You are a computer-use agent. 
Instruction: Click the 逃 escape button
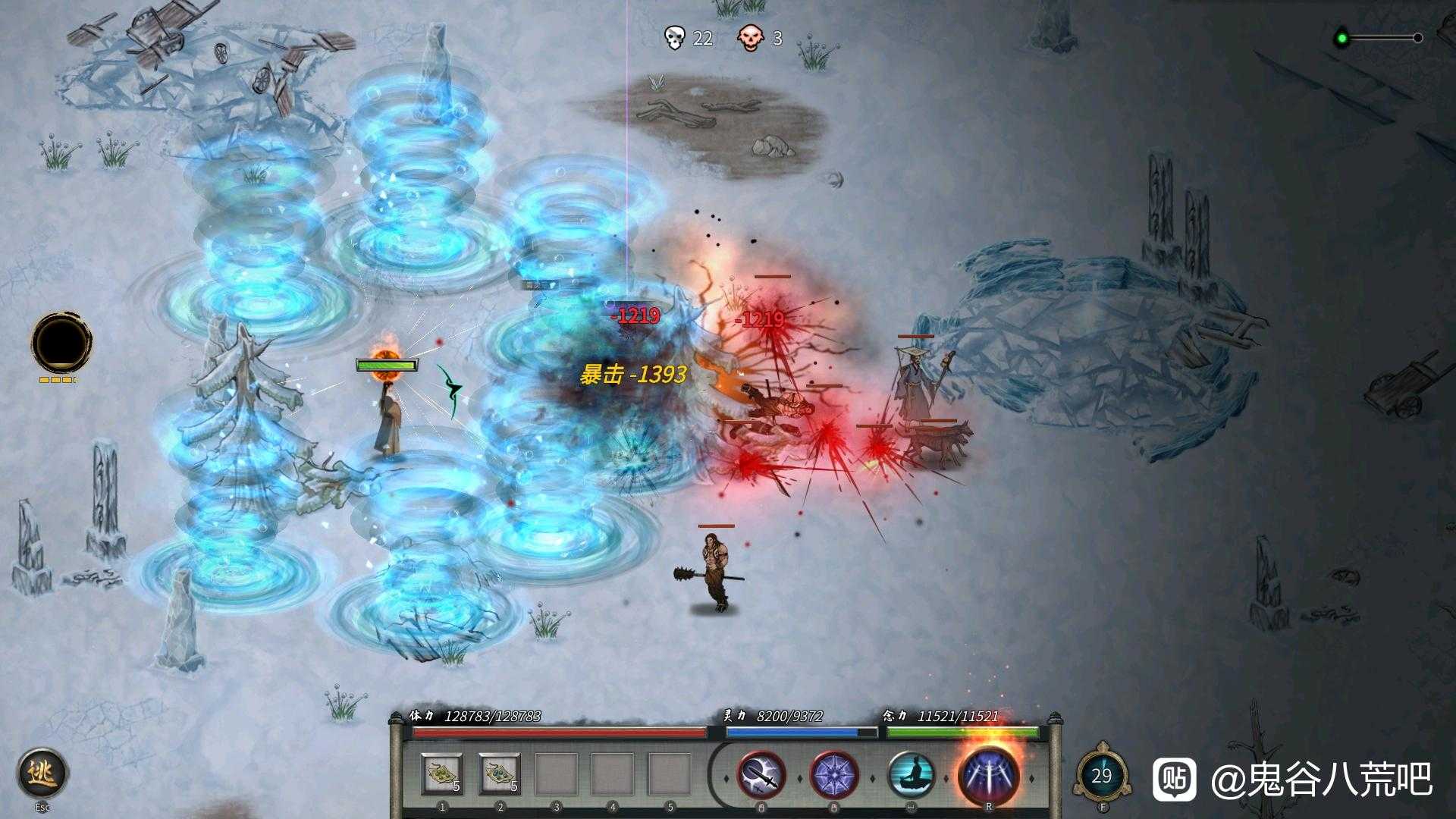pyautogui.click(x=42, y=773)
